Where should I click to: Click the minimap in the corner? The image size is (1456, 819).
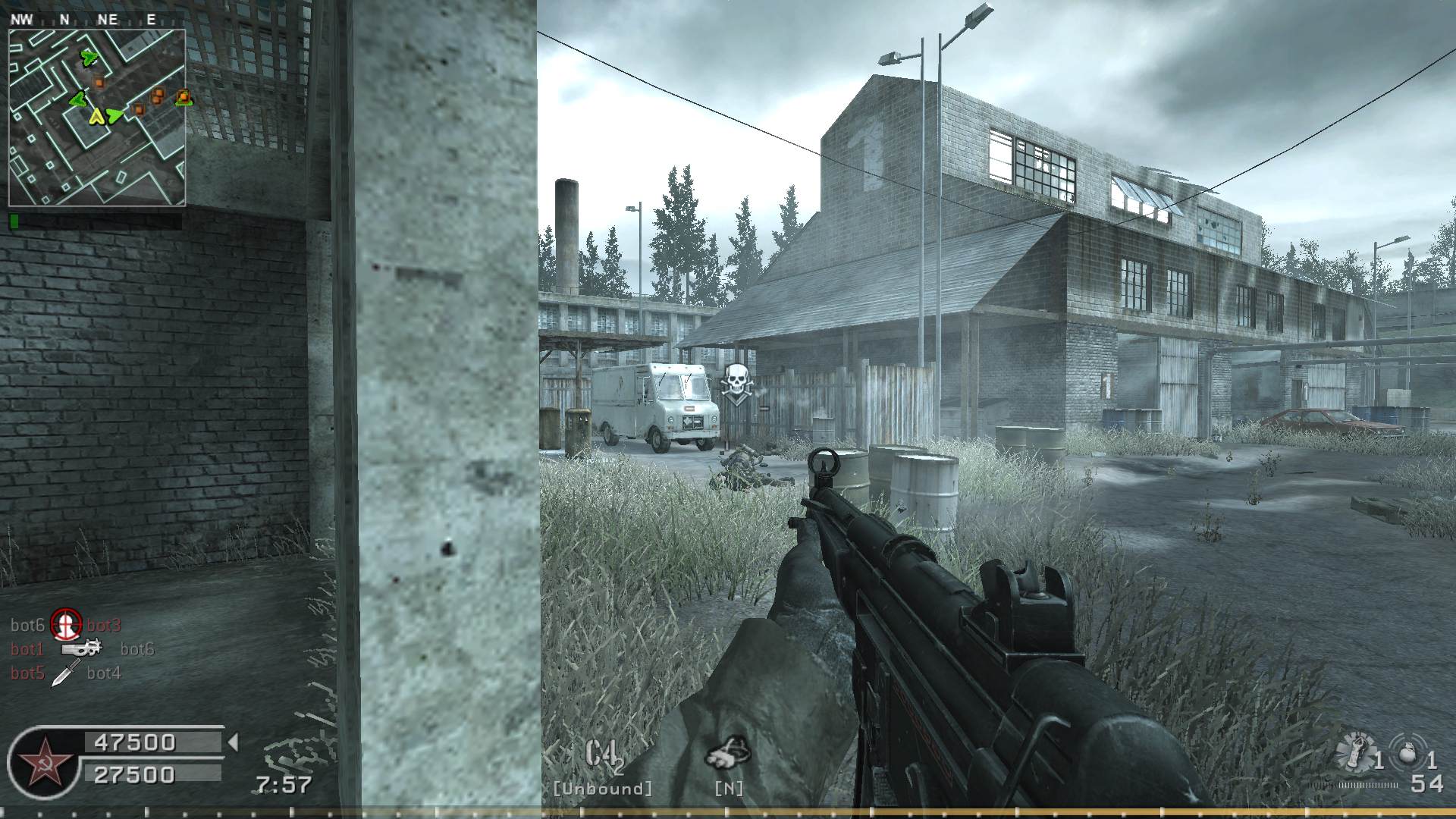97,118
